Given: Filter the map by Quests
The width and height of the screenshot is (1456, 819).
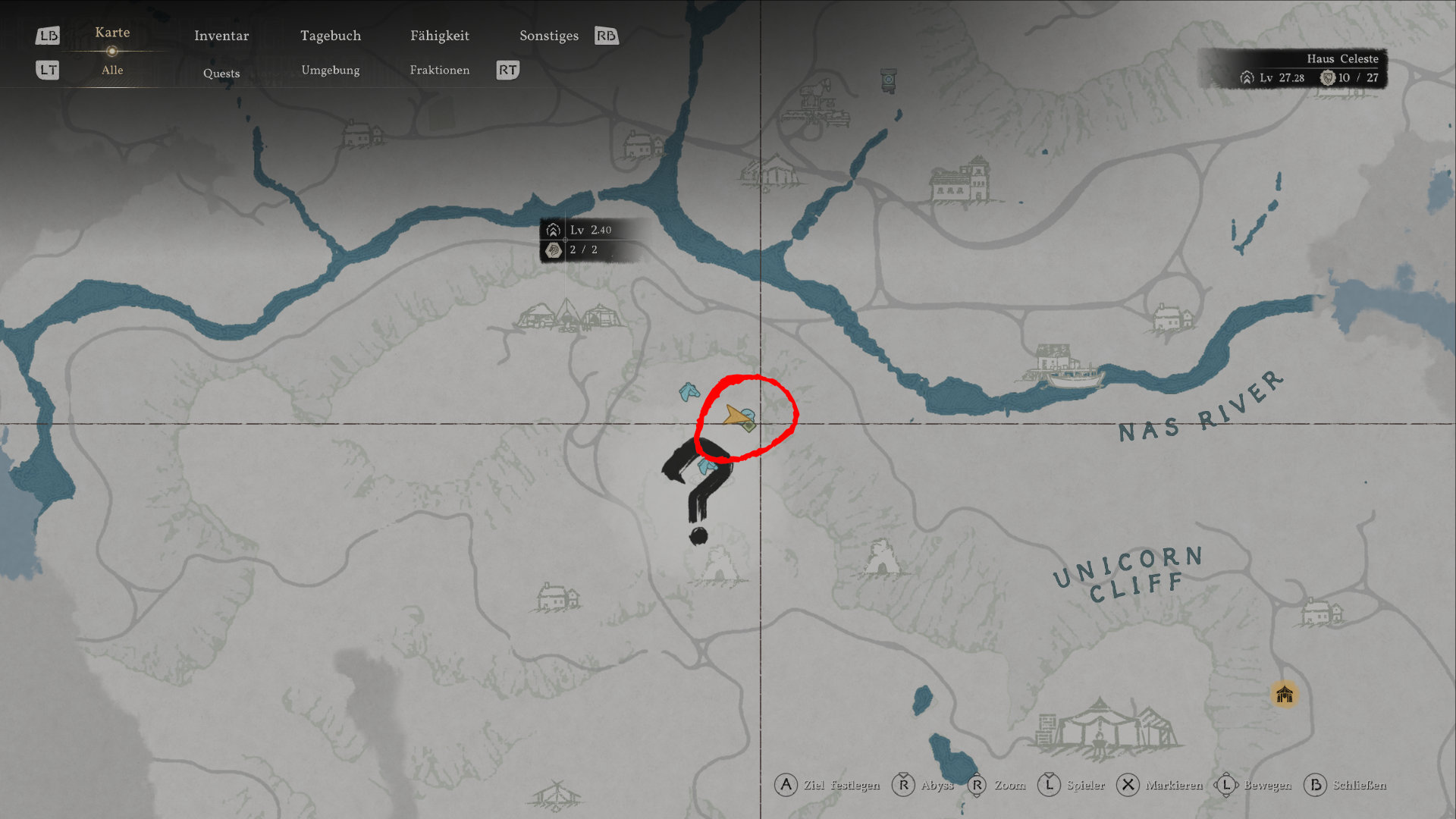Looking at the screenshot, I should tap(221, 73).
